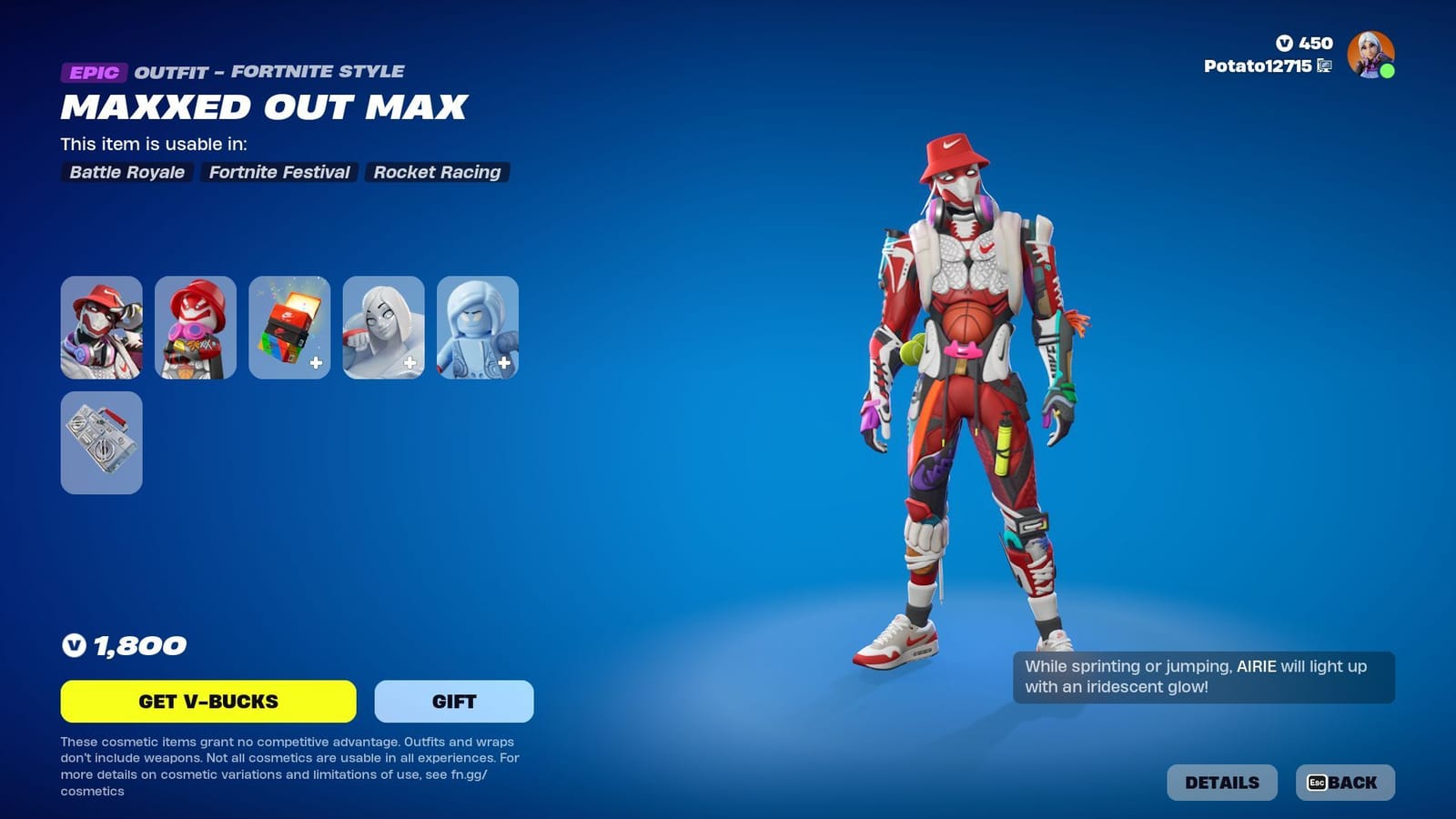Click the BACK button

tap(1347, 782)
